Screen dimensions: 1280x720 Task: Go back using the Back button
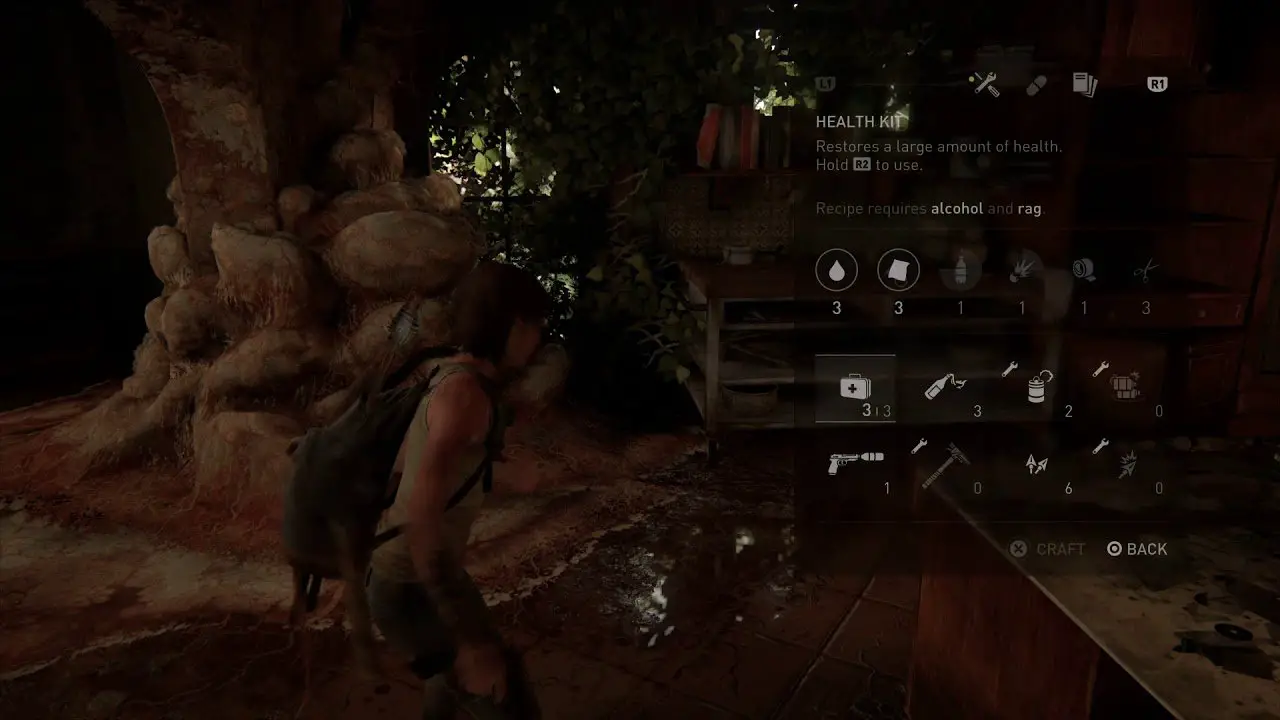pyautogui.click(x=1137, y=549)
